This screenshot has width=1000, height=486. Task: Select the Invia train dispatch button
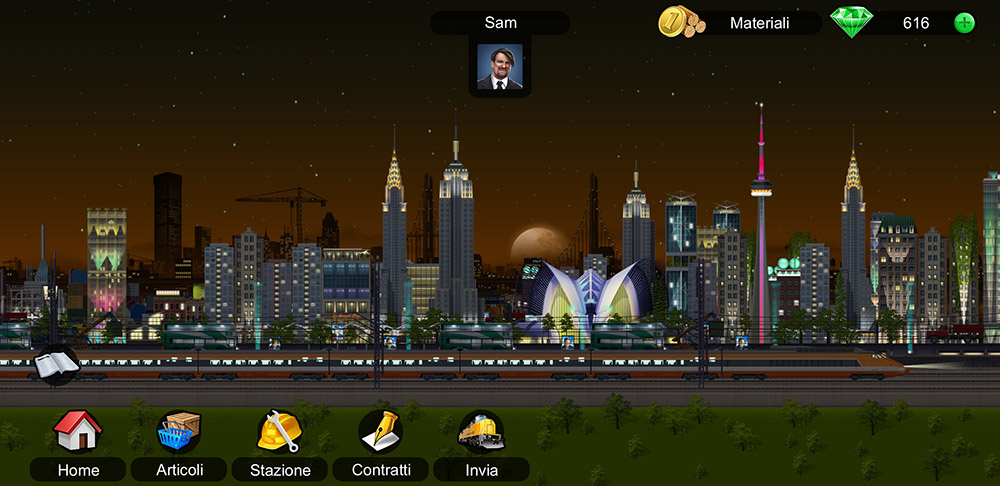pyautogui.click(x=481, y=432)
